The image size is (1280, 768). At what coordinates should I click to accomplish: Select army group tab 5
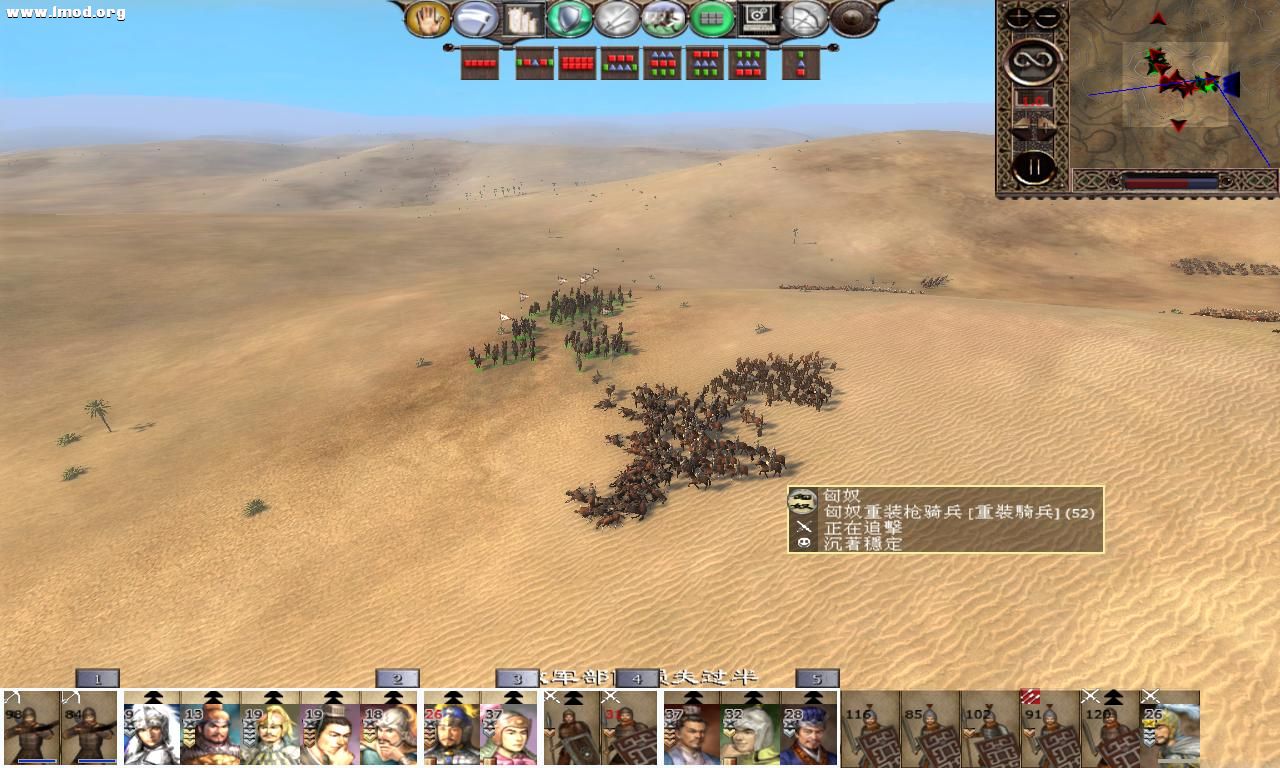[818, 677]
